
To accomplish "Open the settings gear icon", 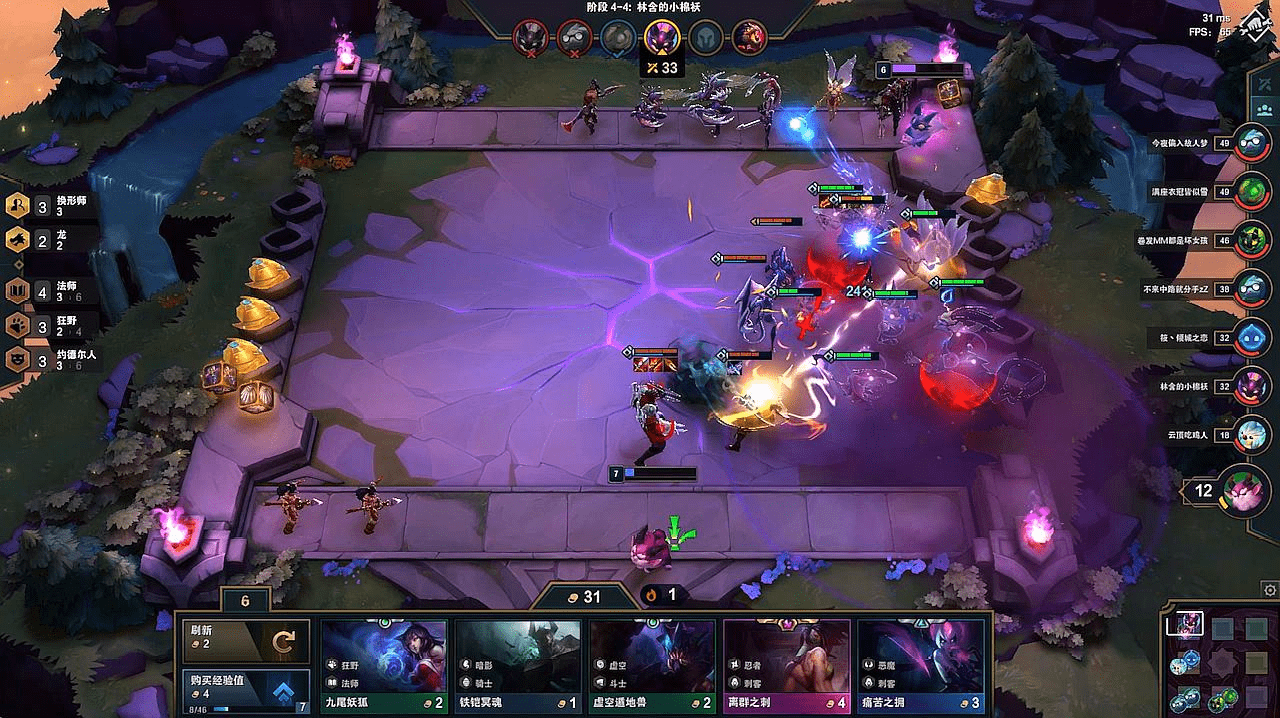I will click(1269, 590).
